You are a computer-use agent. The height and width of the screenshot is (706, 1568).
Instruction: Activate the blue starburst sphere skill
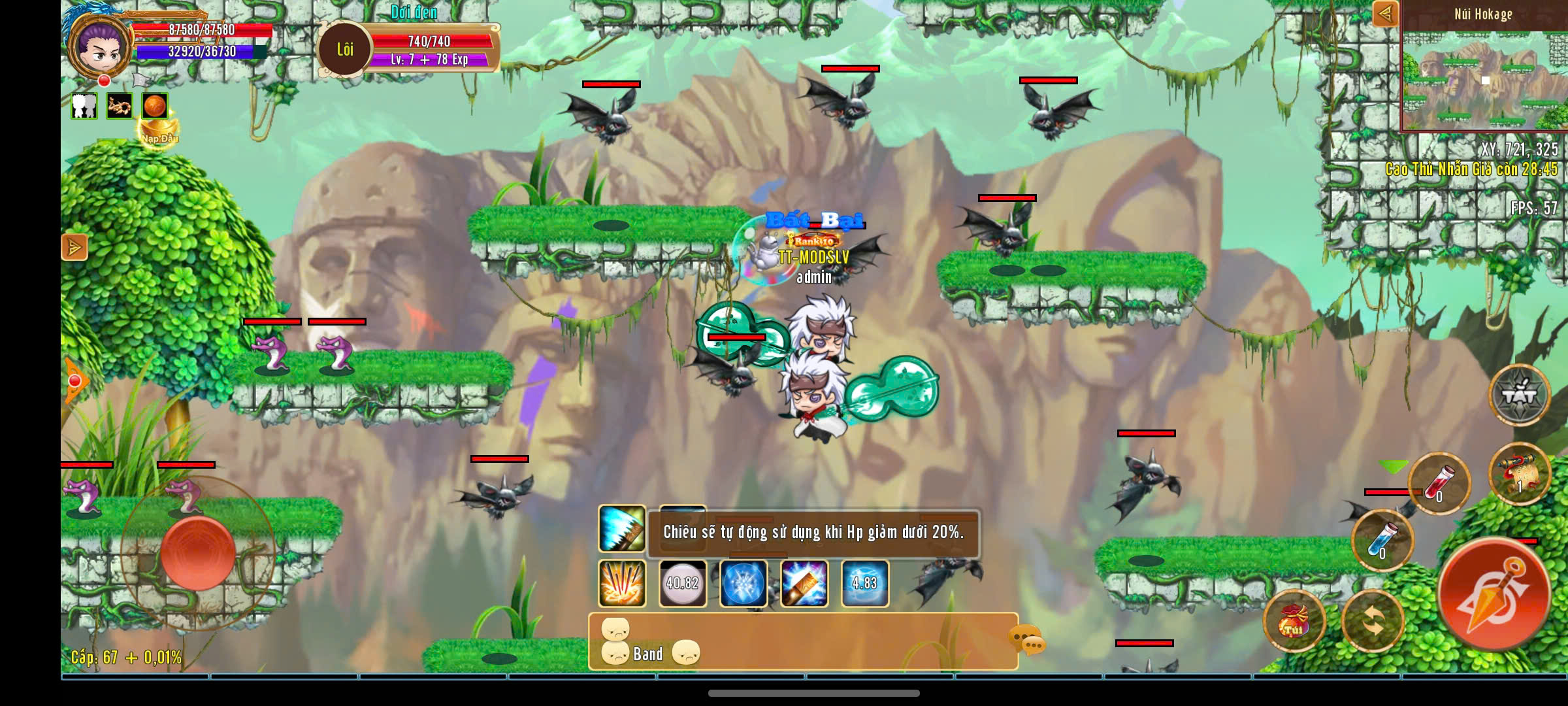(743, 583)
